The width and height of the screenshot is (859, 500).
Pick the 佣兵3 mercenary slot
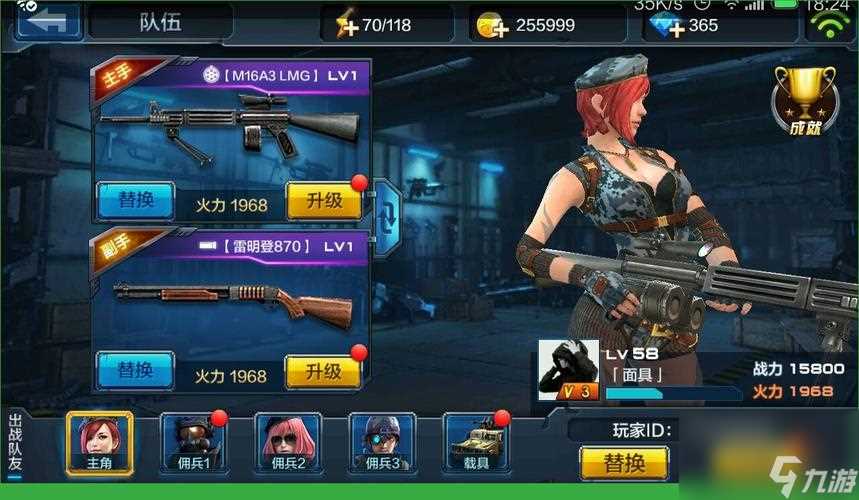(x=382, y=441)
